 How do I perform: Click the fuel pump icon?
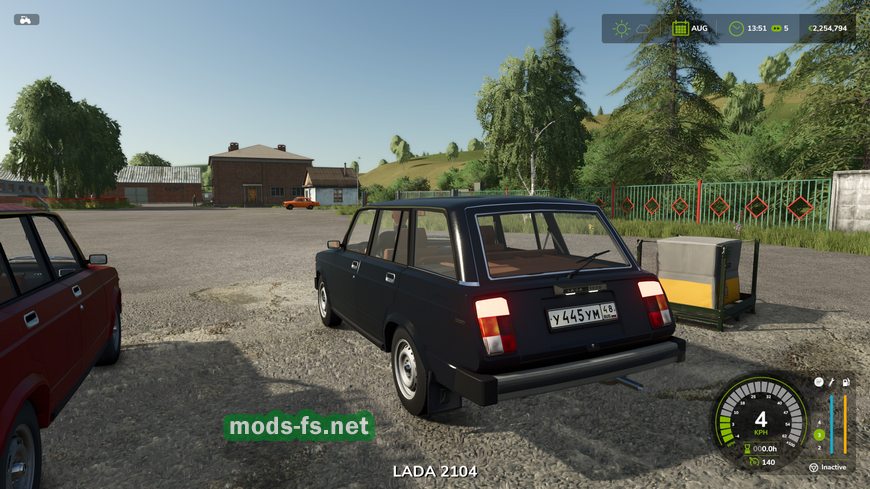[x=847, y=382]
